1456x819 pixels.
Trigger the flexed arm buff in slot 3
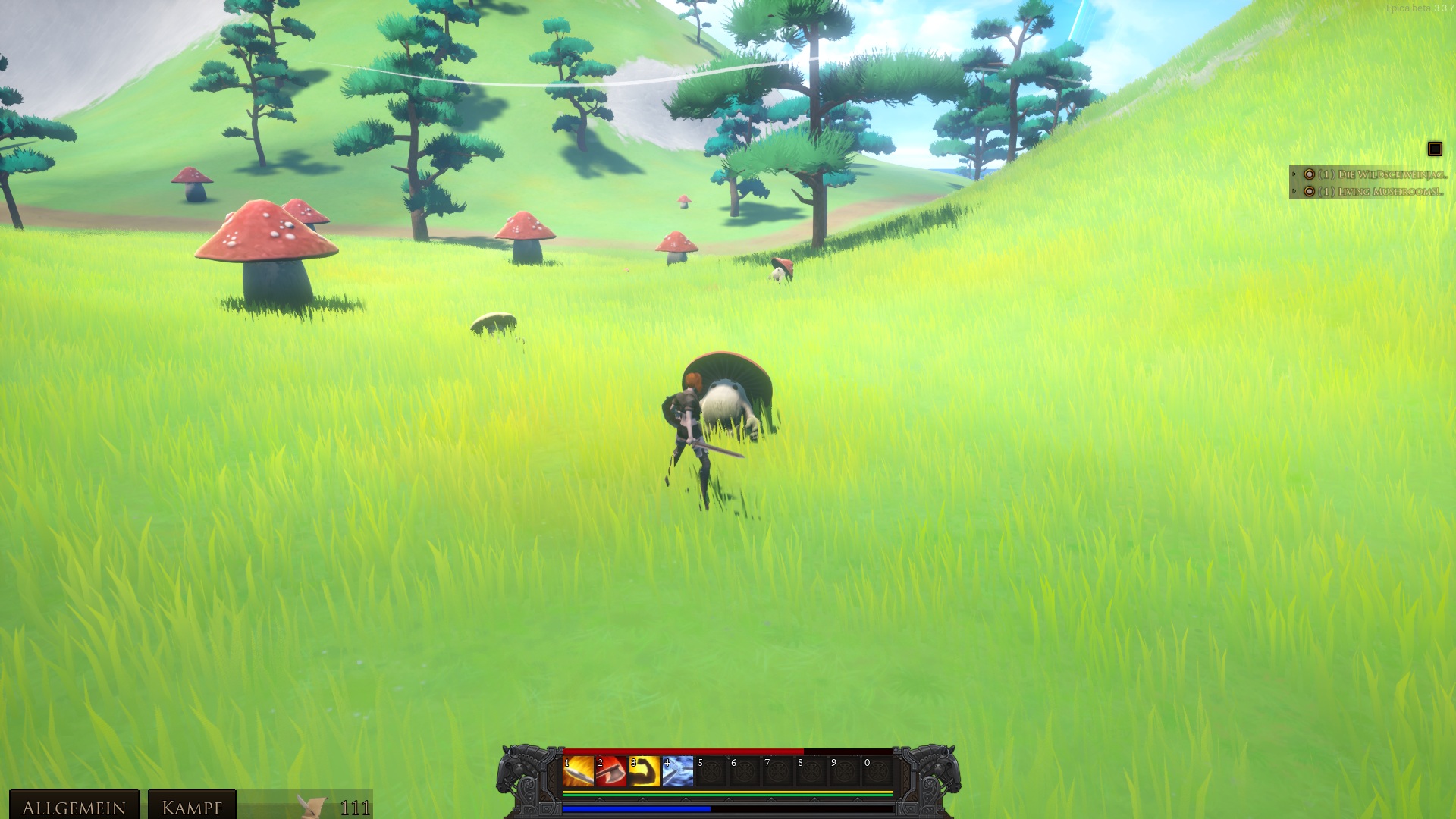point(645,771)
